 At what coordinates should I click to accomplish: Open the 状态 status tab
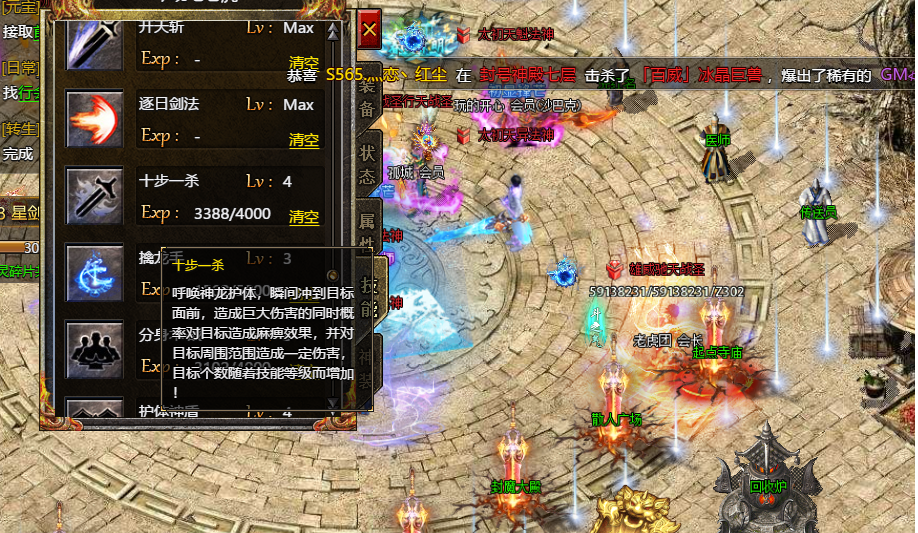point(367,164)
